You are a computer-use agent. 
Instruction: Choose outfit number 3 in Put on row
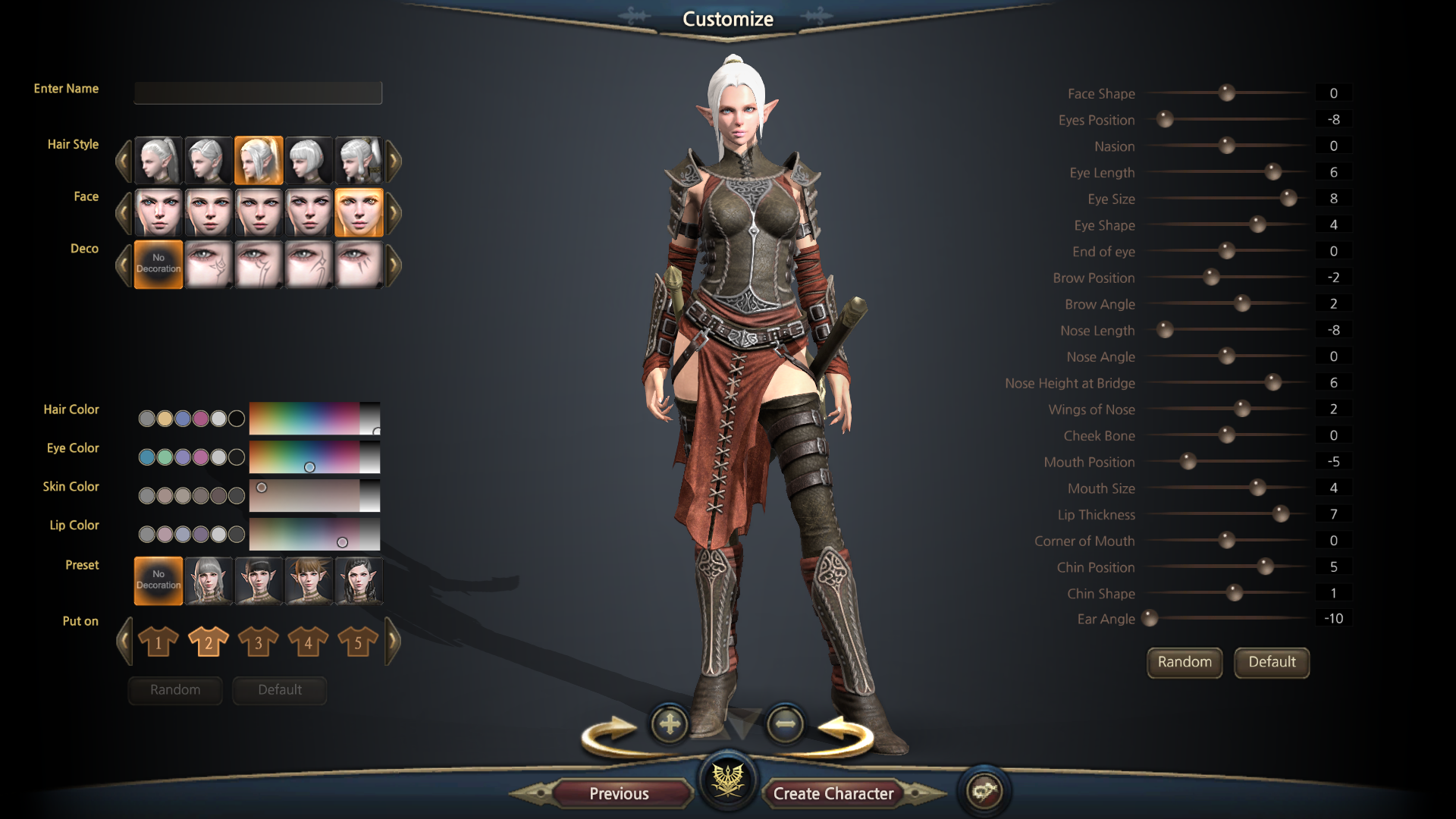coord(258,642)
